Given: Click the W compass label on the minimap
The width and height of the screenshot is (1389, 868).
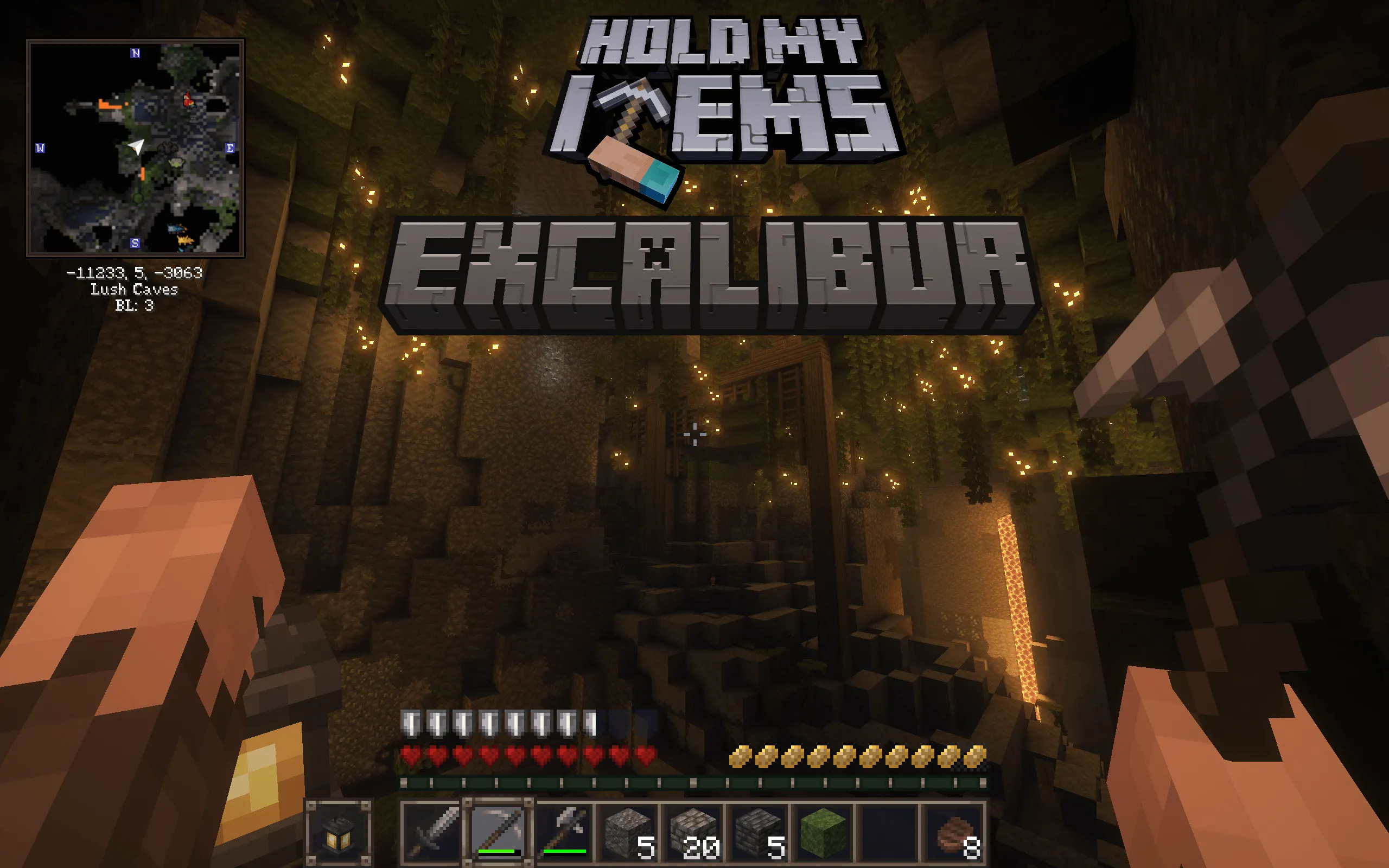Looking at the screenshot, I should [40, 148].
